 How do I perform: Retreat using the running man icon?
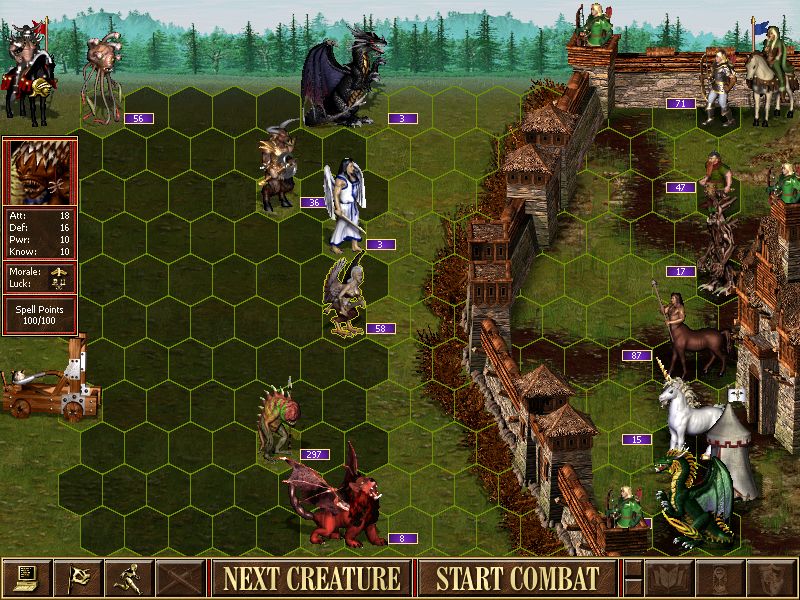(x=129, y=578)
